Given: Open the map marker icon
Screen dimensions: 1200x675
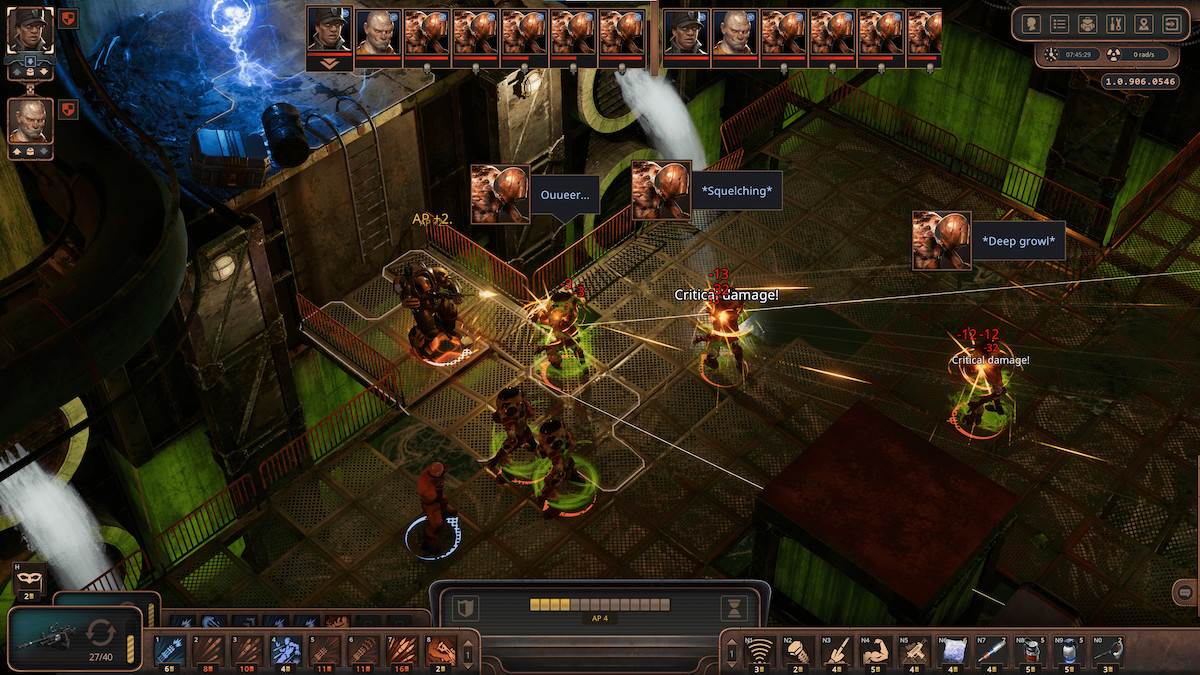Looking at the screenshot, I should [1143, 24].
